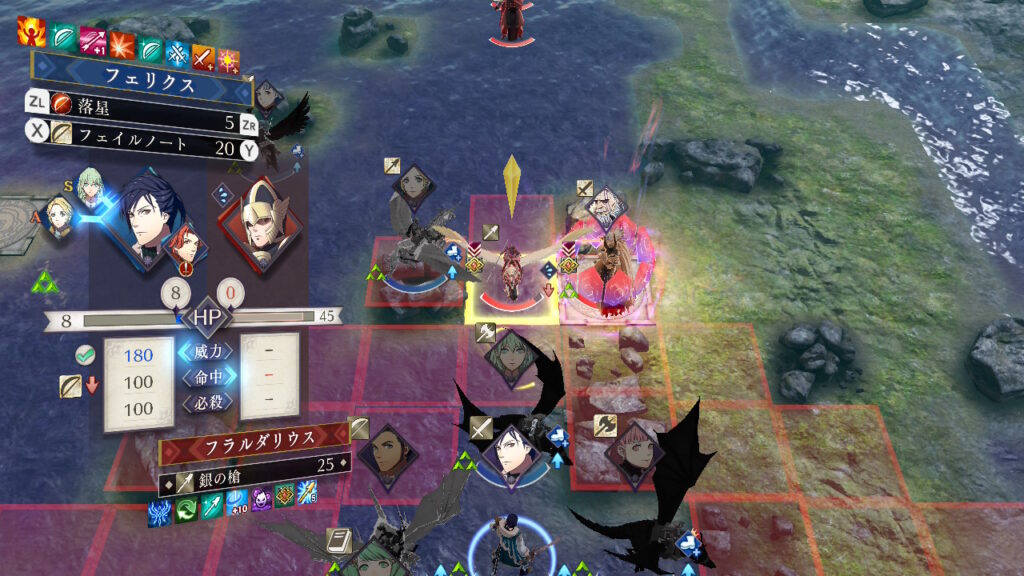Inspect the pink and yellow sparkle skill icon
Screen dimensions: 1024x576
[229, 58]
